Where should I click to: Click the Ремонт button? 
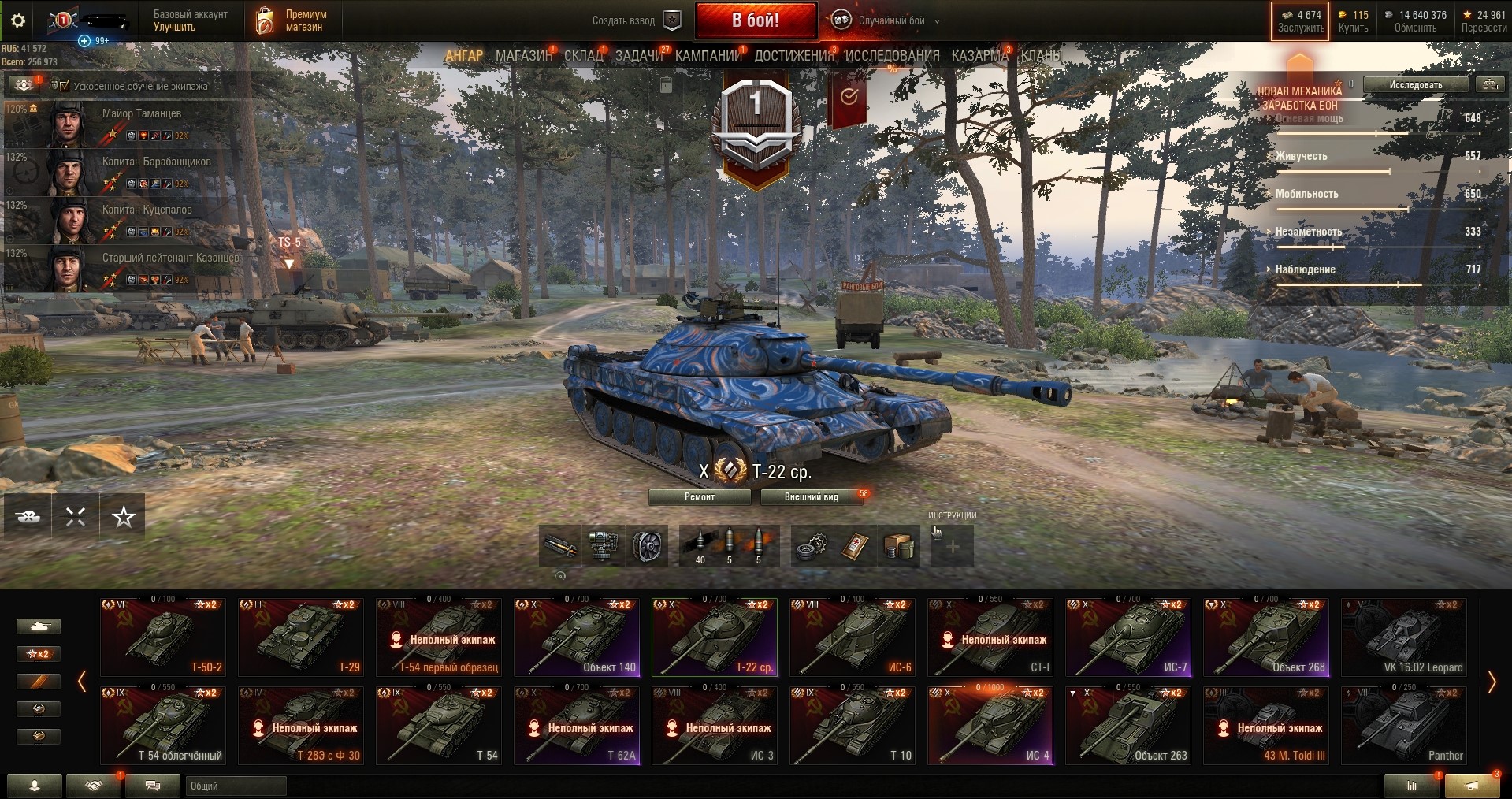click(x=700, y=497)
